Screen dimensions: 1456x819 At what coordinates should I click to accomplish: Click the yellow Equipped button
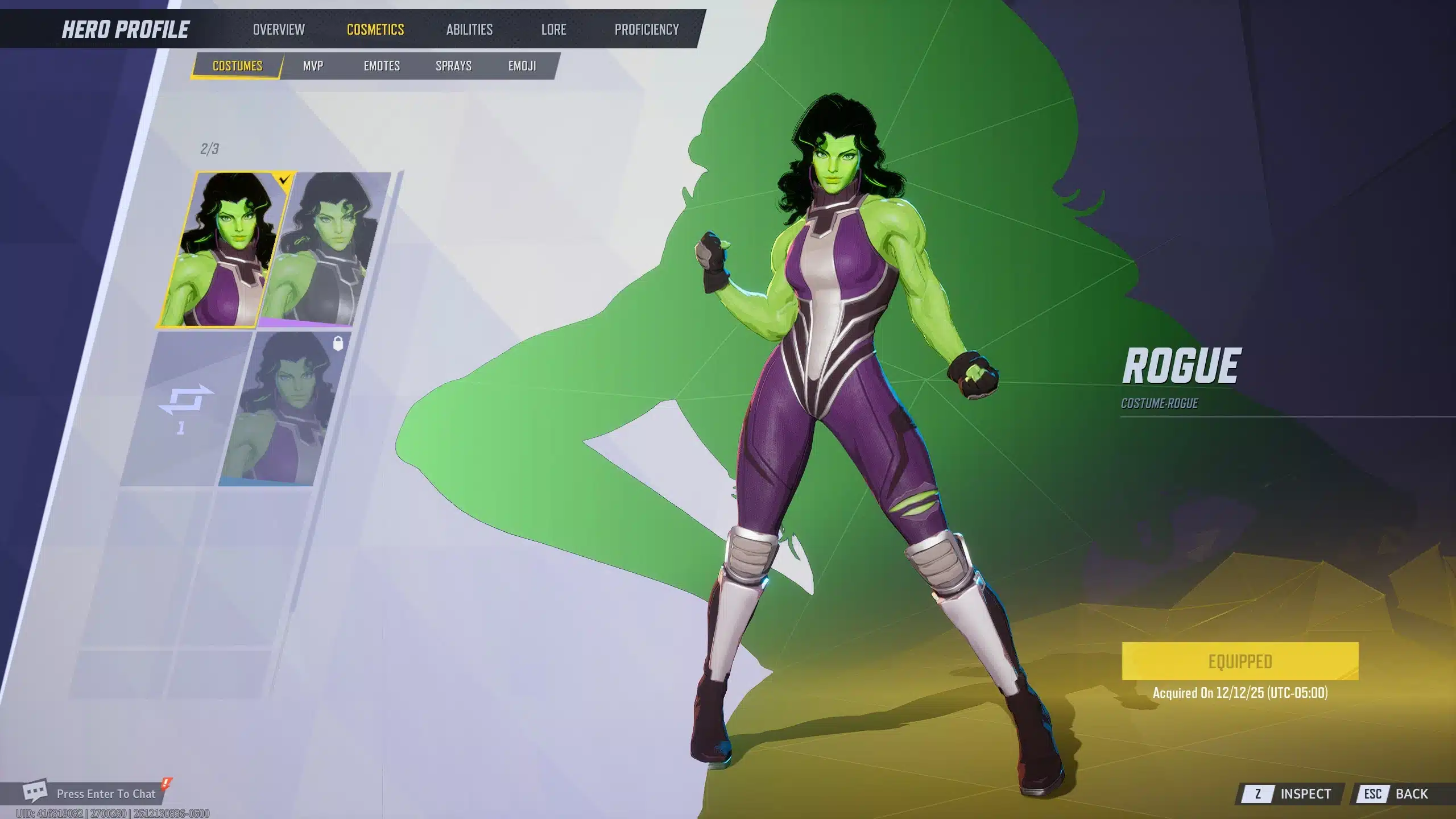(x=1240, y=661)
